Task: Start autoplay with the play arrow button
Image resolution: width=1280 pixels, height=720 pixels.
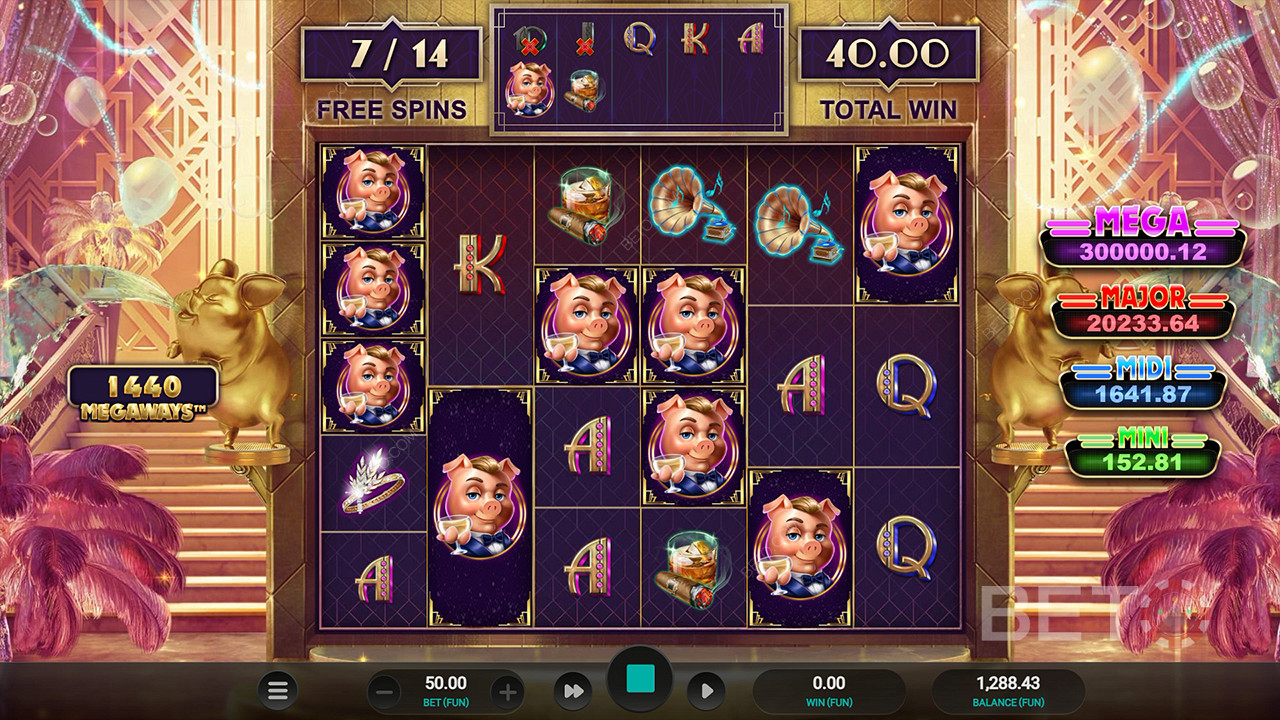Action: (x=706, y=691)
